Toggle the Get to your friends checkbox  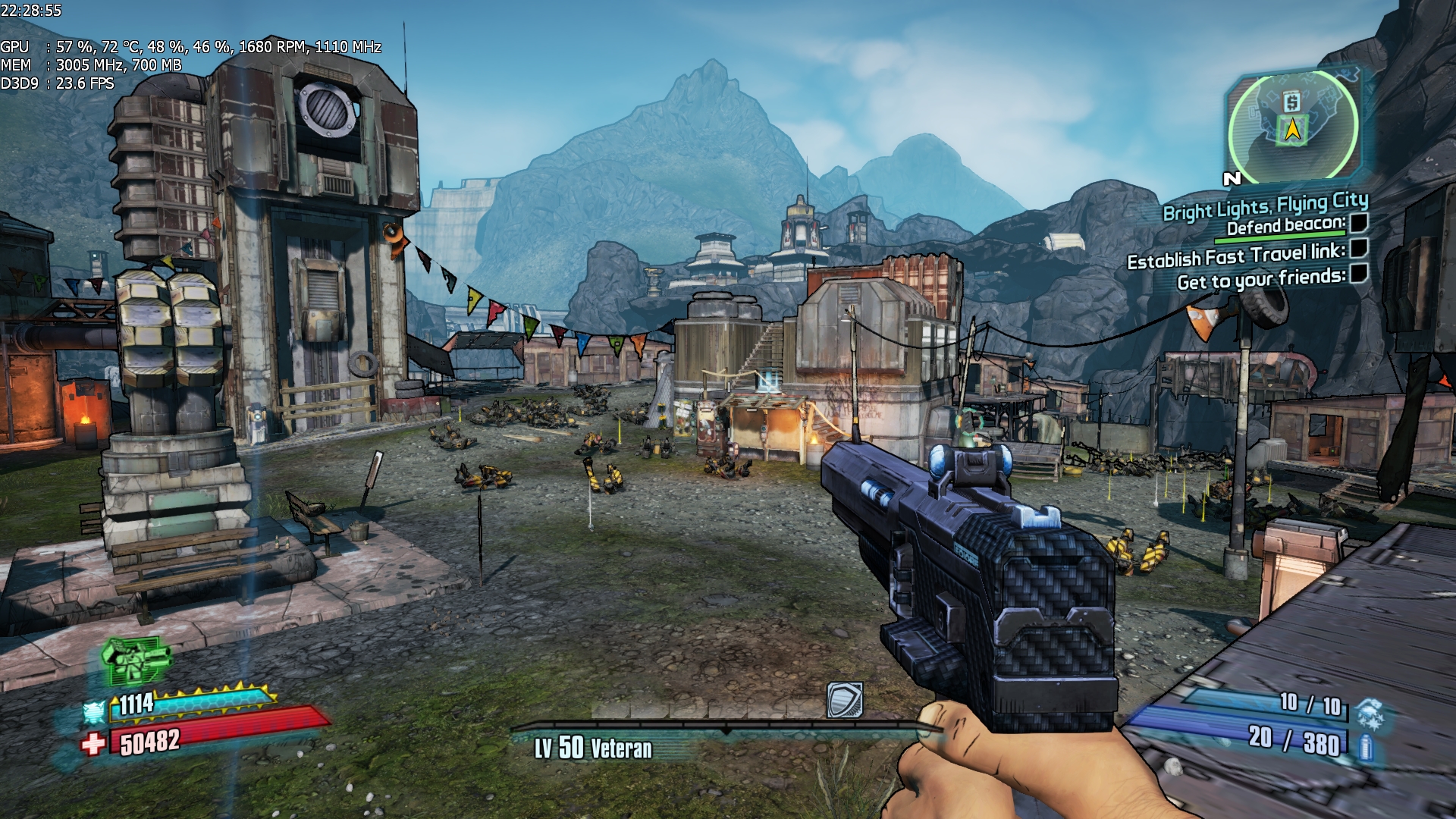tap(1359, 273)
